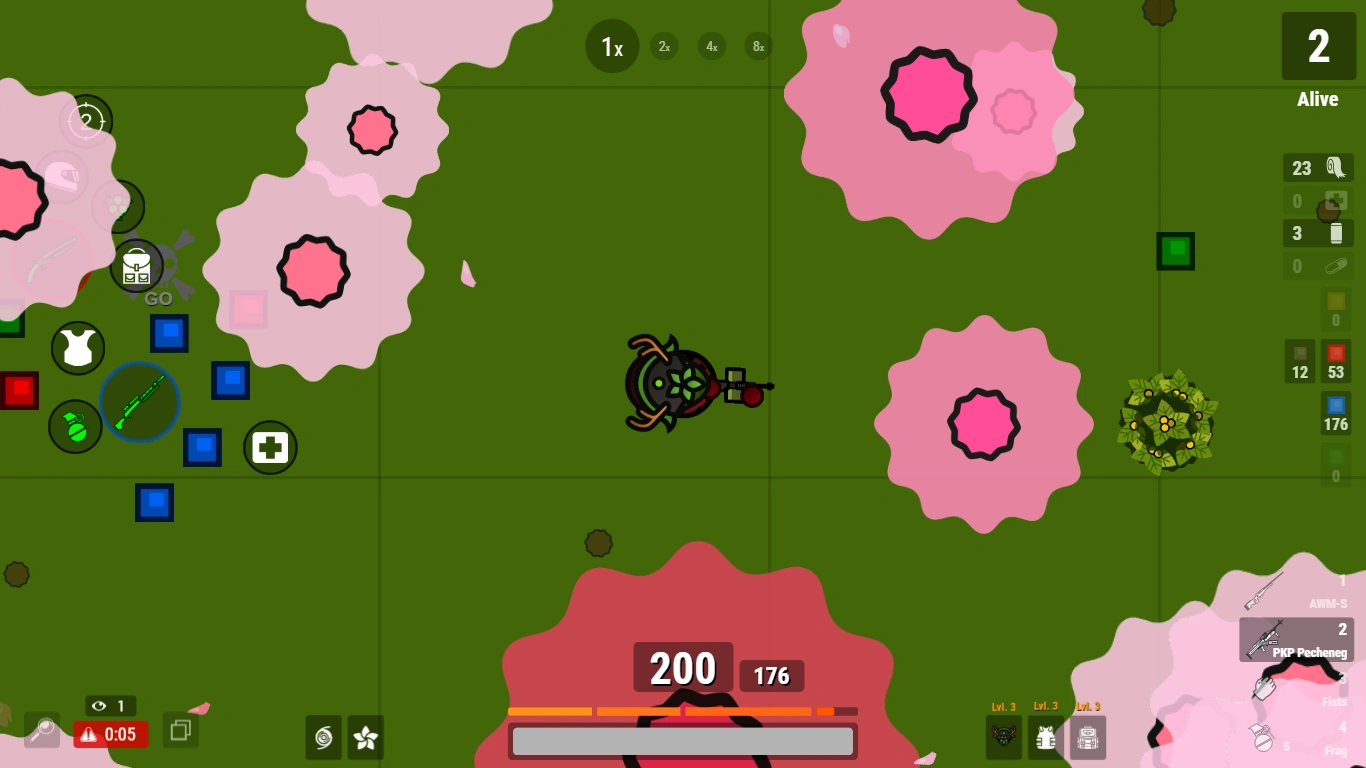The image size is (1366, 768).
Task: Click the Lvl. 3 chest armor icon
Action: (1044, 737)
